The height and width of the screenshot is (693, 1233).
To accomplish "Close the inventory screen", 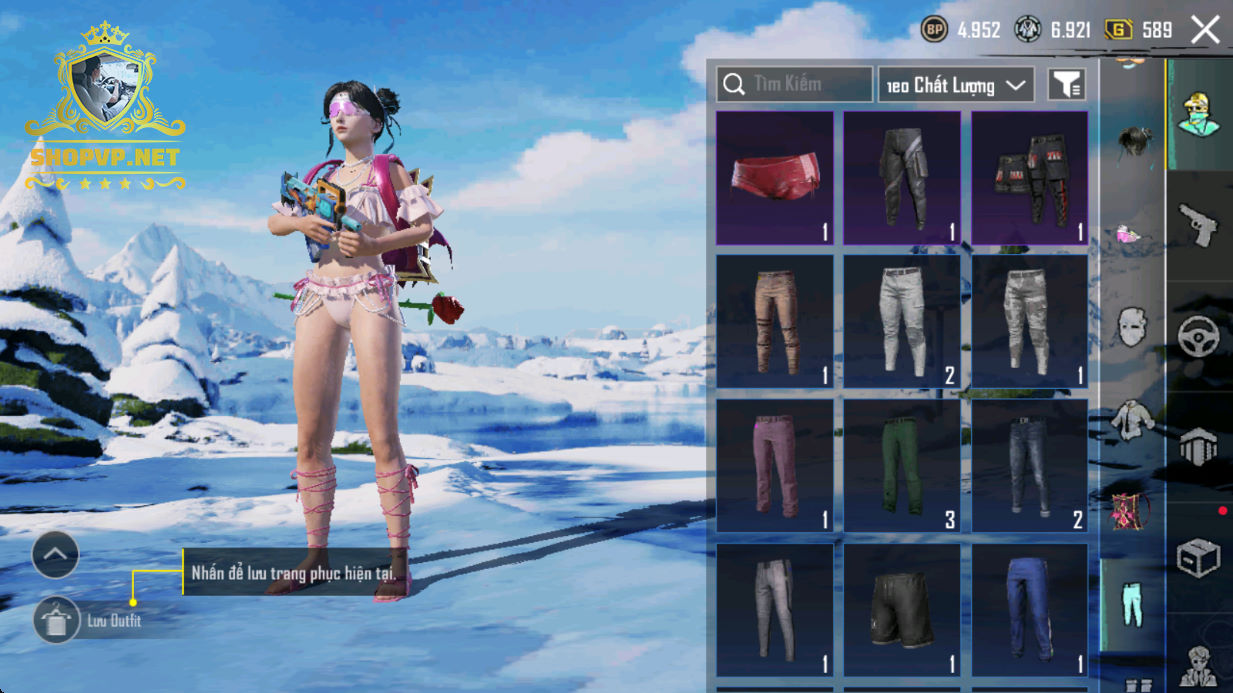I will 1205,30.
